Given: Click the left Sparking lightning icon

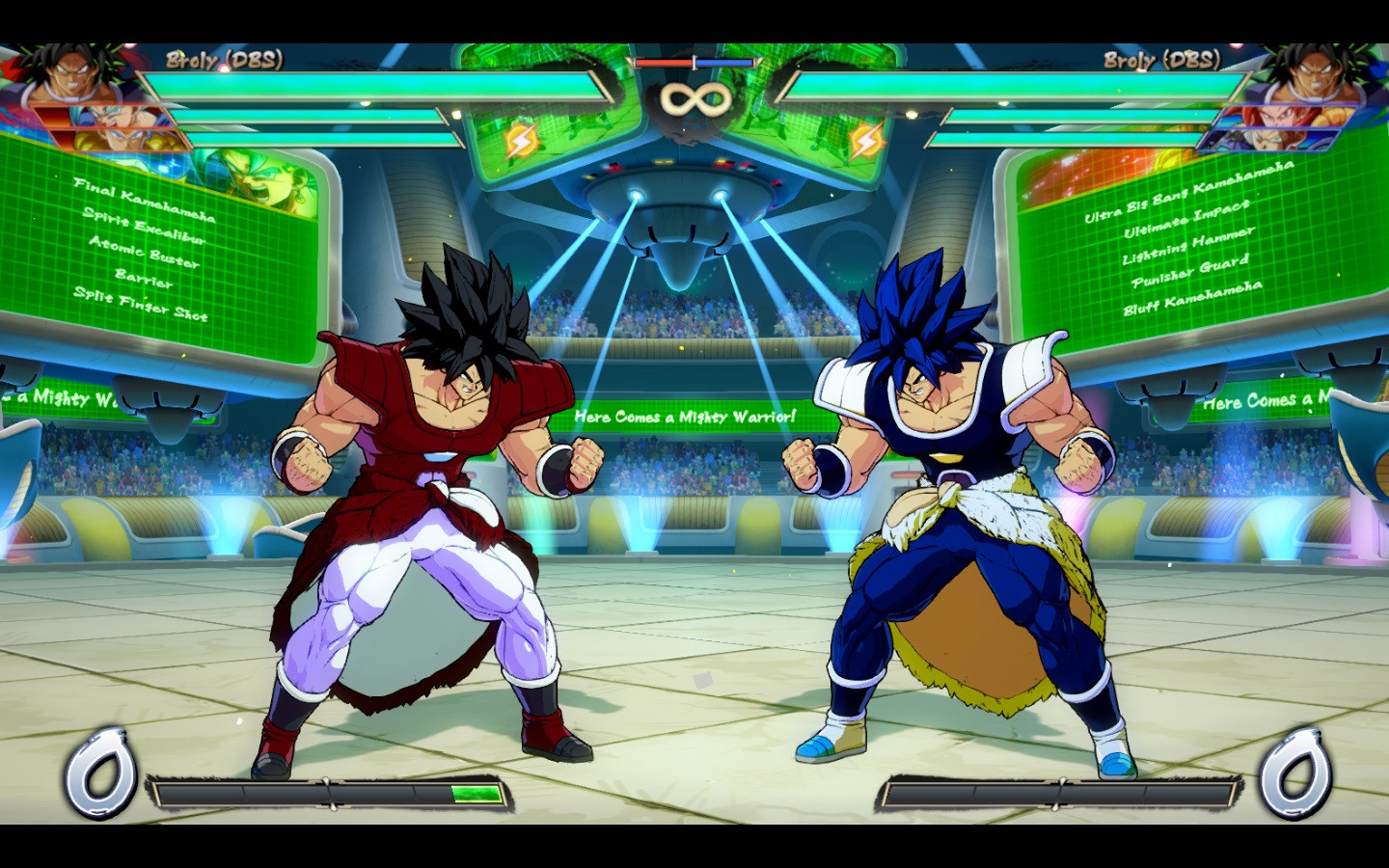Looking at the screenshot, I should tap(520, 141).
